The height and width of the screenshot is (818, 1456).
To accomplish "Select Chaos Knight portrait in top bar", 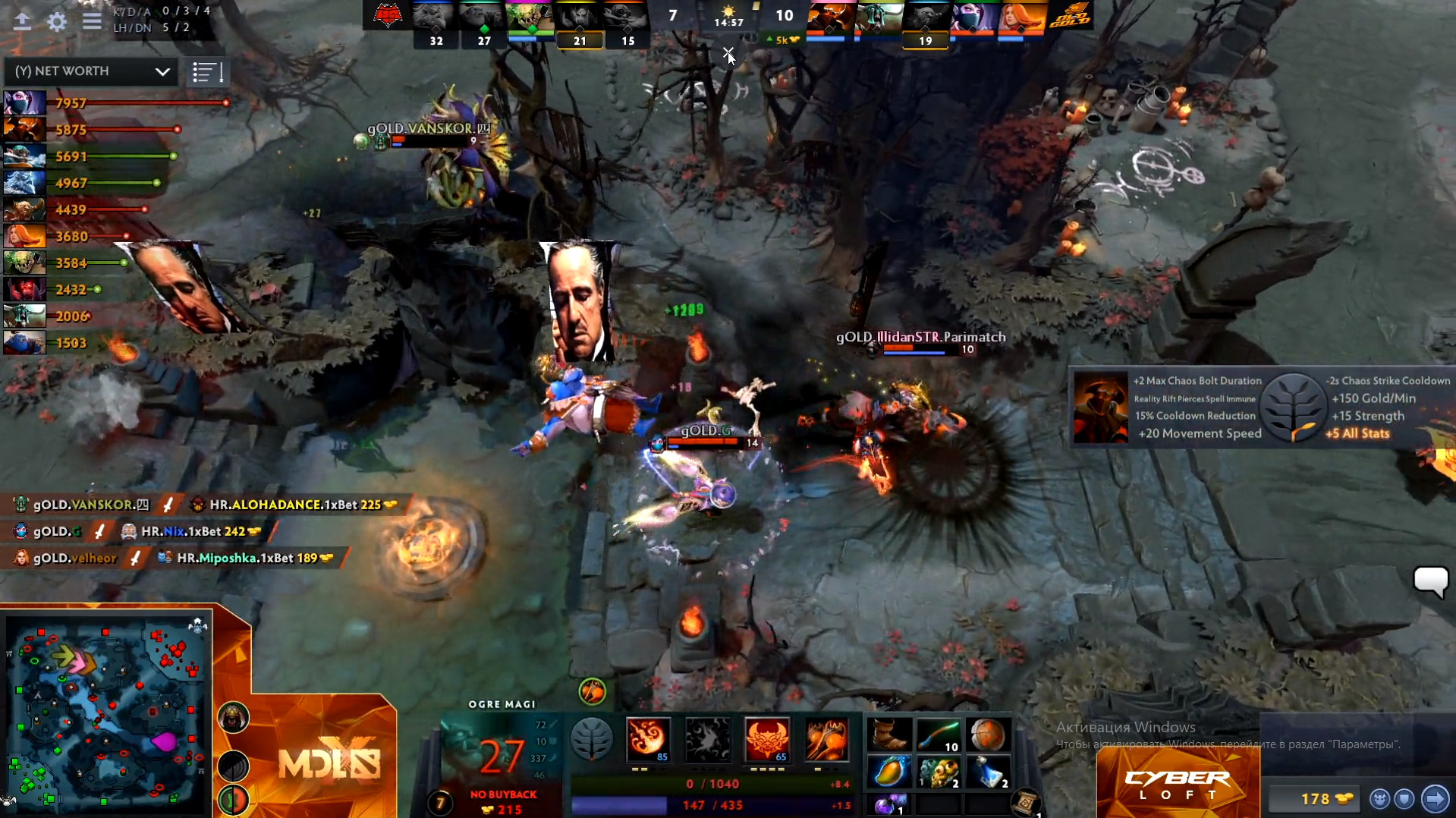I will click(x=829, y=17).
